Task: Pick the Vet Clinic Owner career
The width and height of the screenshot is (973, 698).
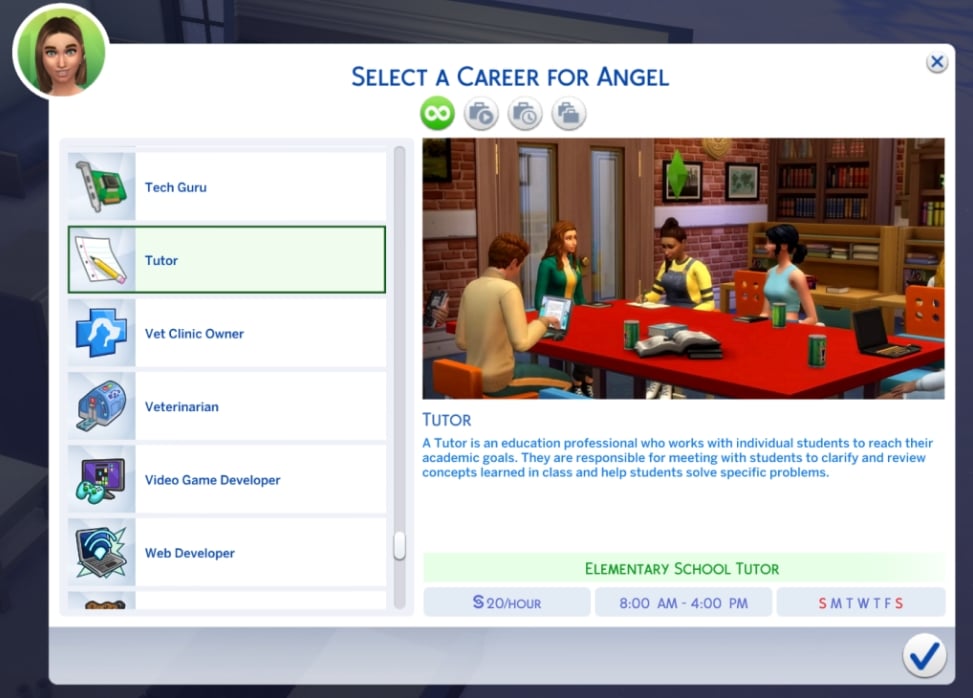Action: (x=227, y=333)
